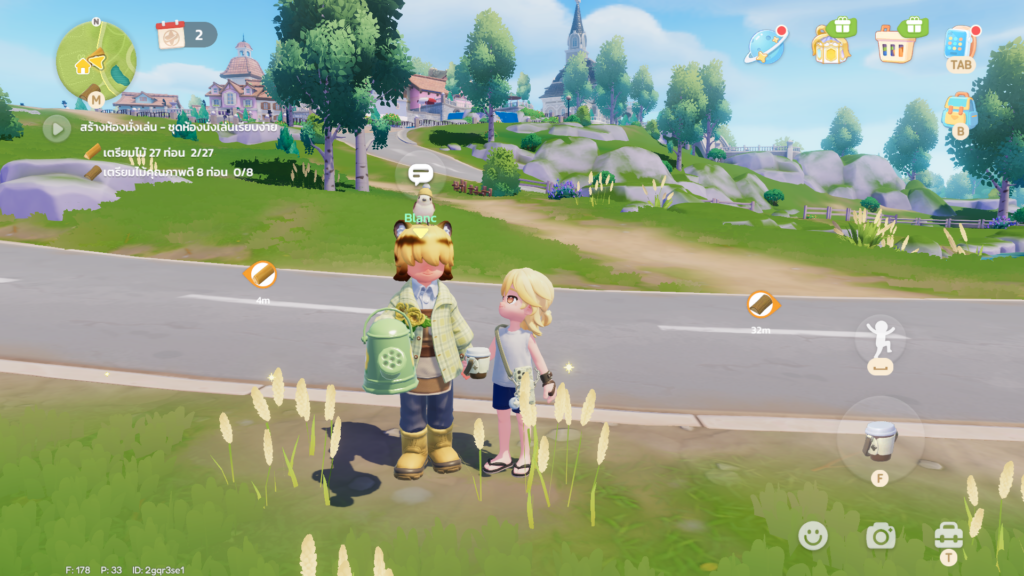1024x576 pixels.
Task: Open the smiley emote menu
Action: (x=813, y=536)
